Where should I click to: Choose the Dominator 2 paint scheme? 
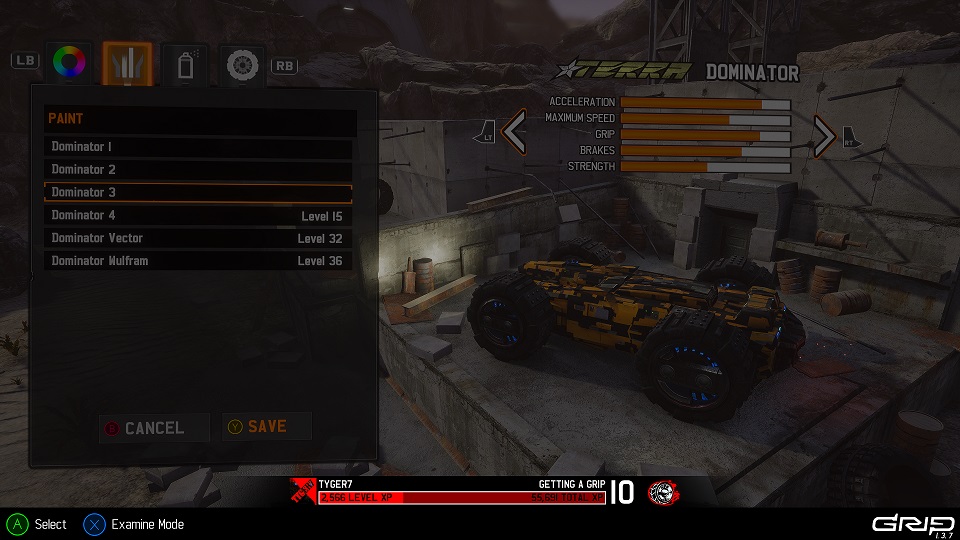[x=198, y=170]
